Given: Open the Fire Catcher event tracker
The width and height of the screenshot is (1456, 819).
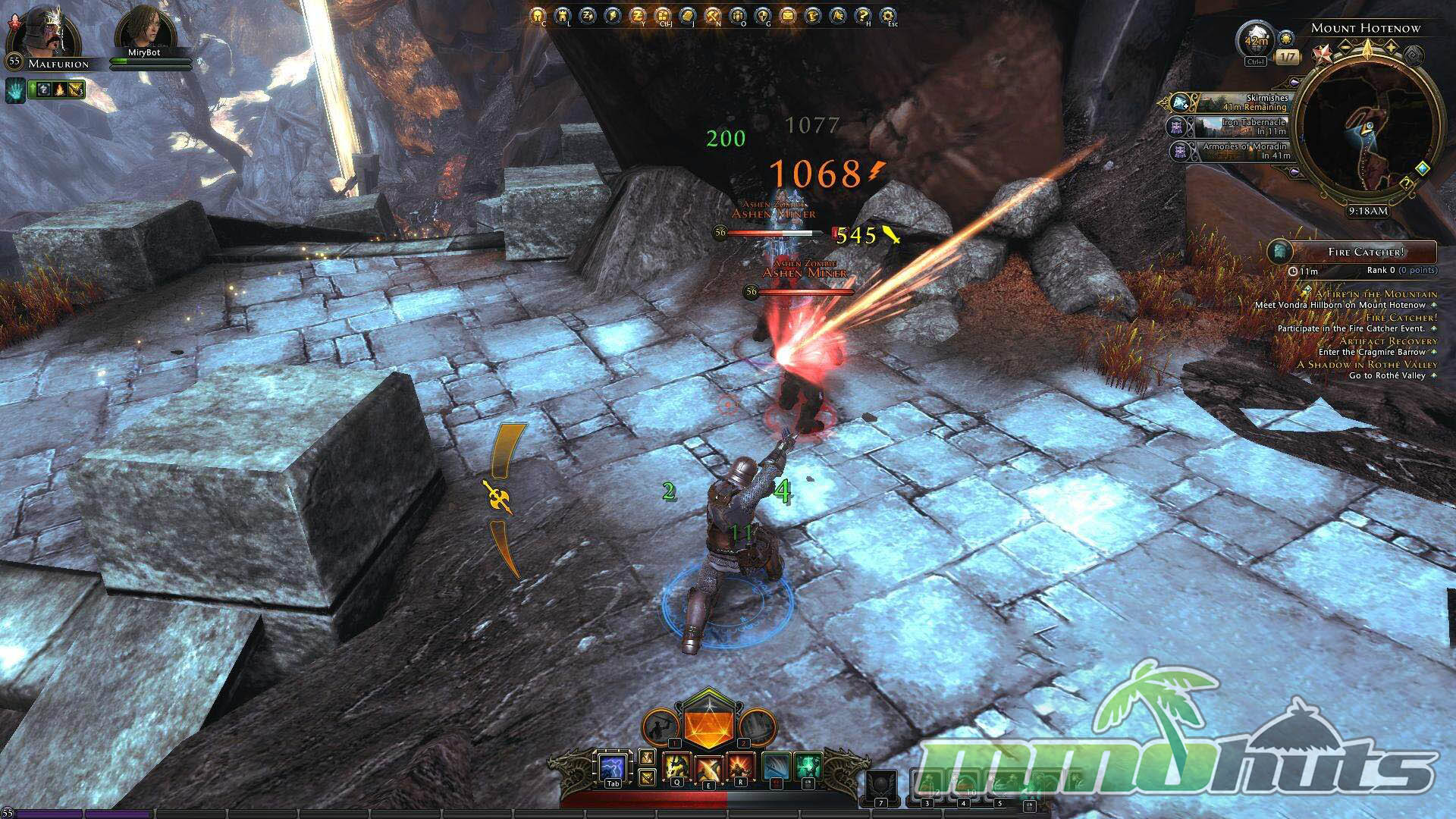Looking at the screenshot, I should tap(1354, 252).
